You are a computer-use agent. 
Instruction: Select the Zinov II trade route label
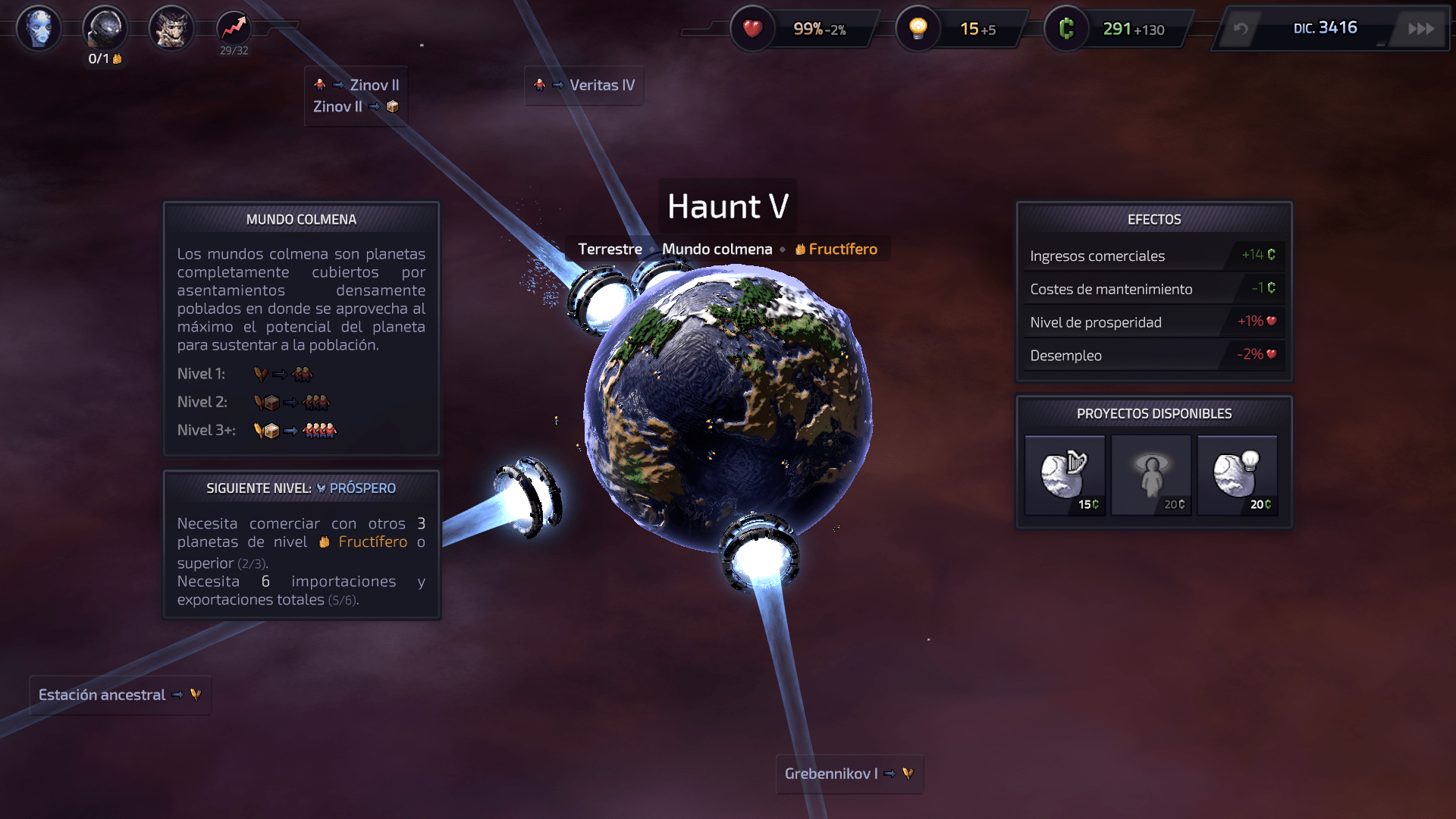click(x=356, y=96)
